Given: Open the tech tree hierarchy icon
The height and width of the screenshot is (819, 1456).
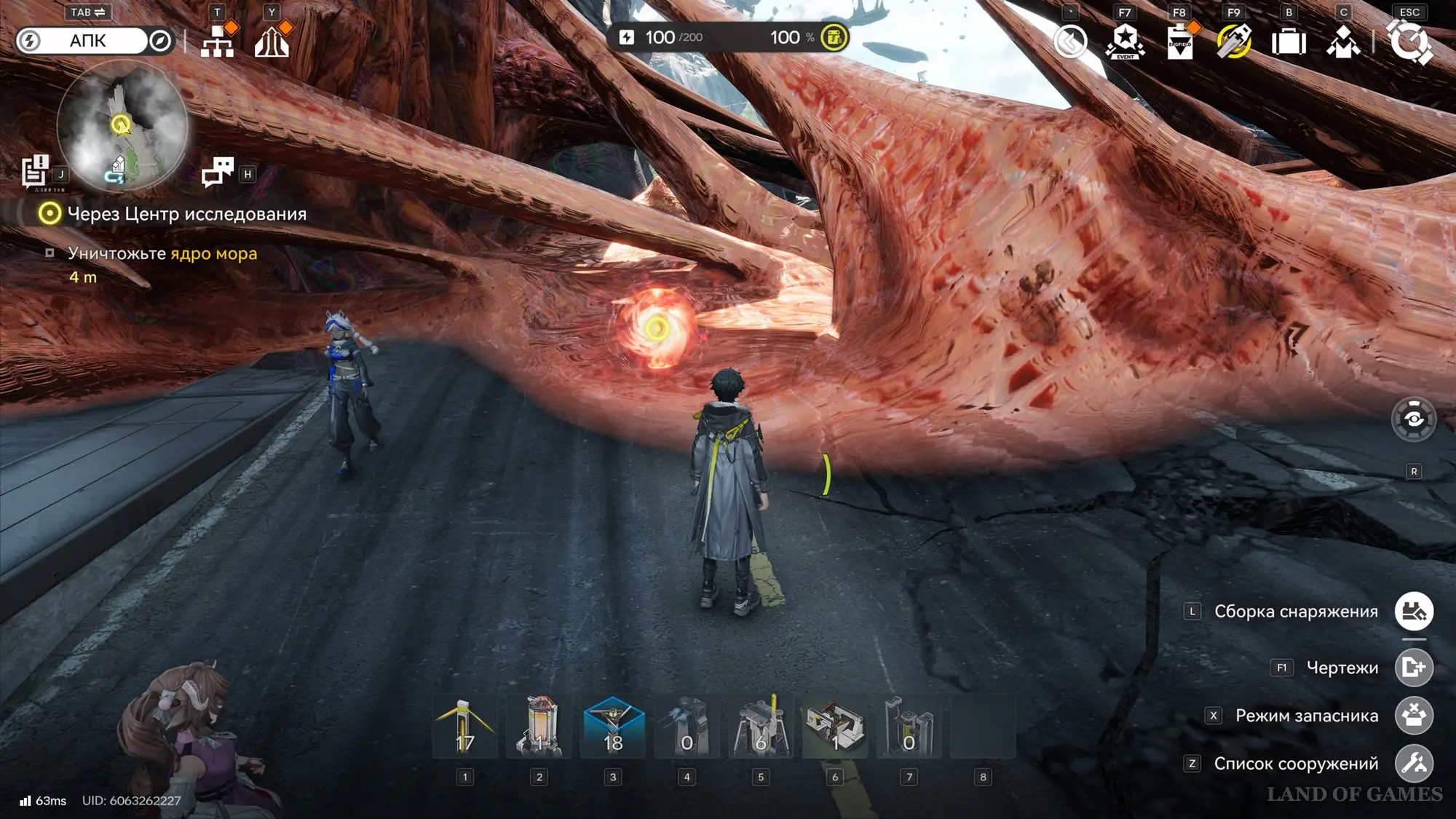Looking at the screenshot, I should (x=217, y=41).
